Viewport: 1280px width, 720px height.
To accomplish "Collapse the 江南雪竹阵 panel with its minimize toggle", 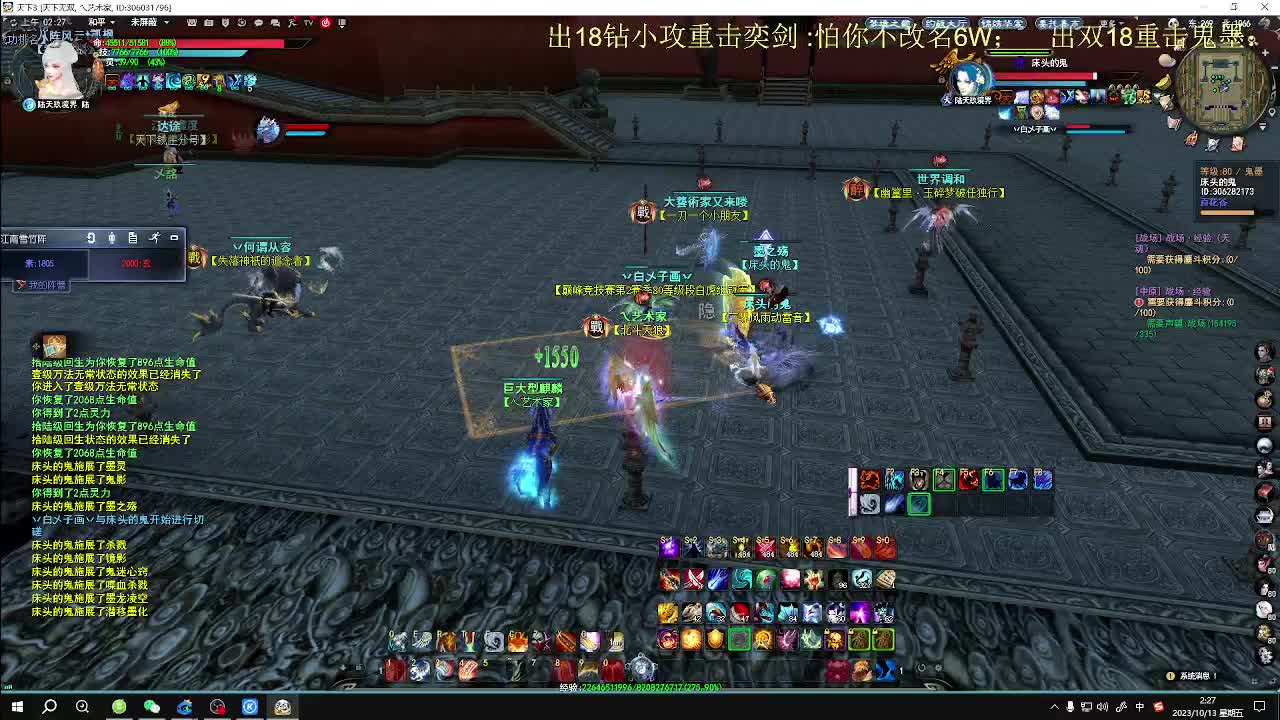I will 173,238.
